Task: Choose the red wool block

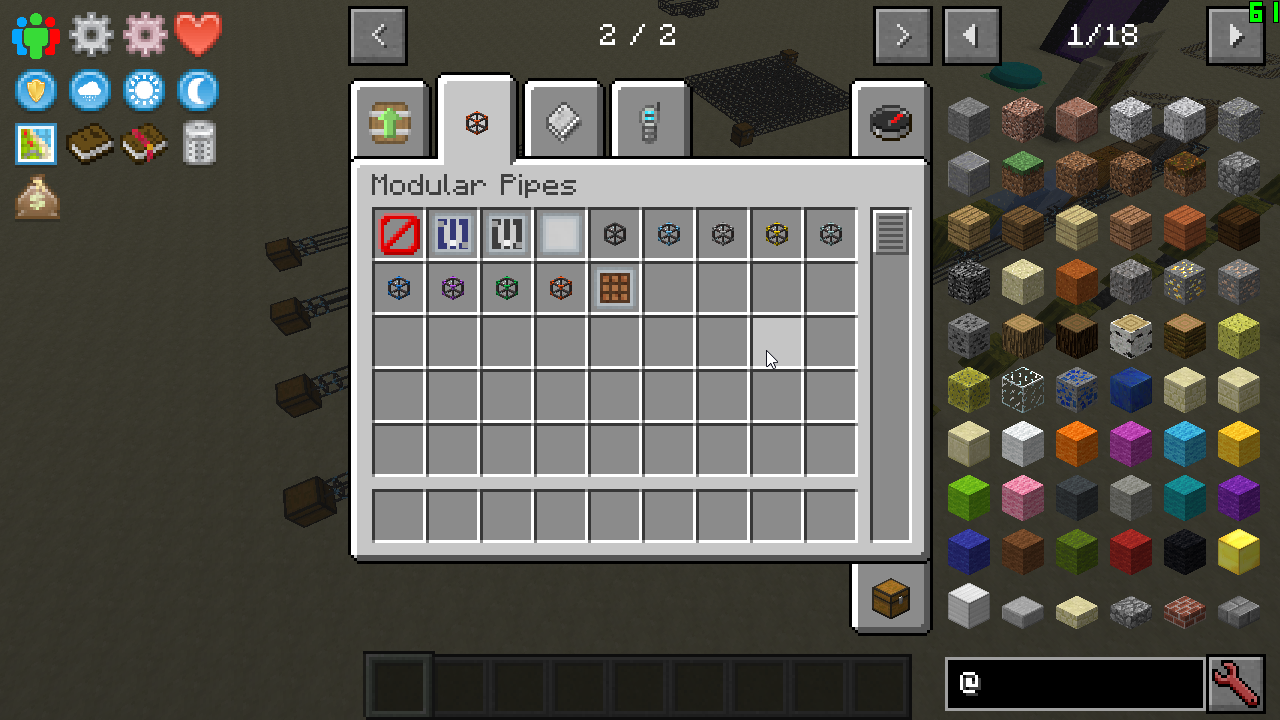Action: [x=1130, y=551]
